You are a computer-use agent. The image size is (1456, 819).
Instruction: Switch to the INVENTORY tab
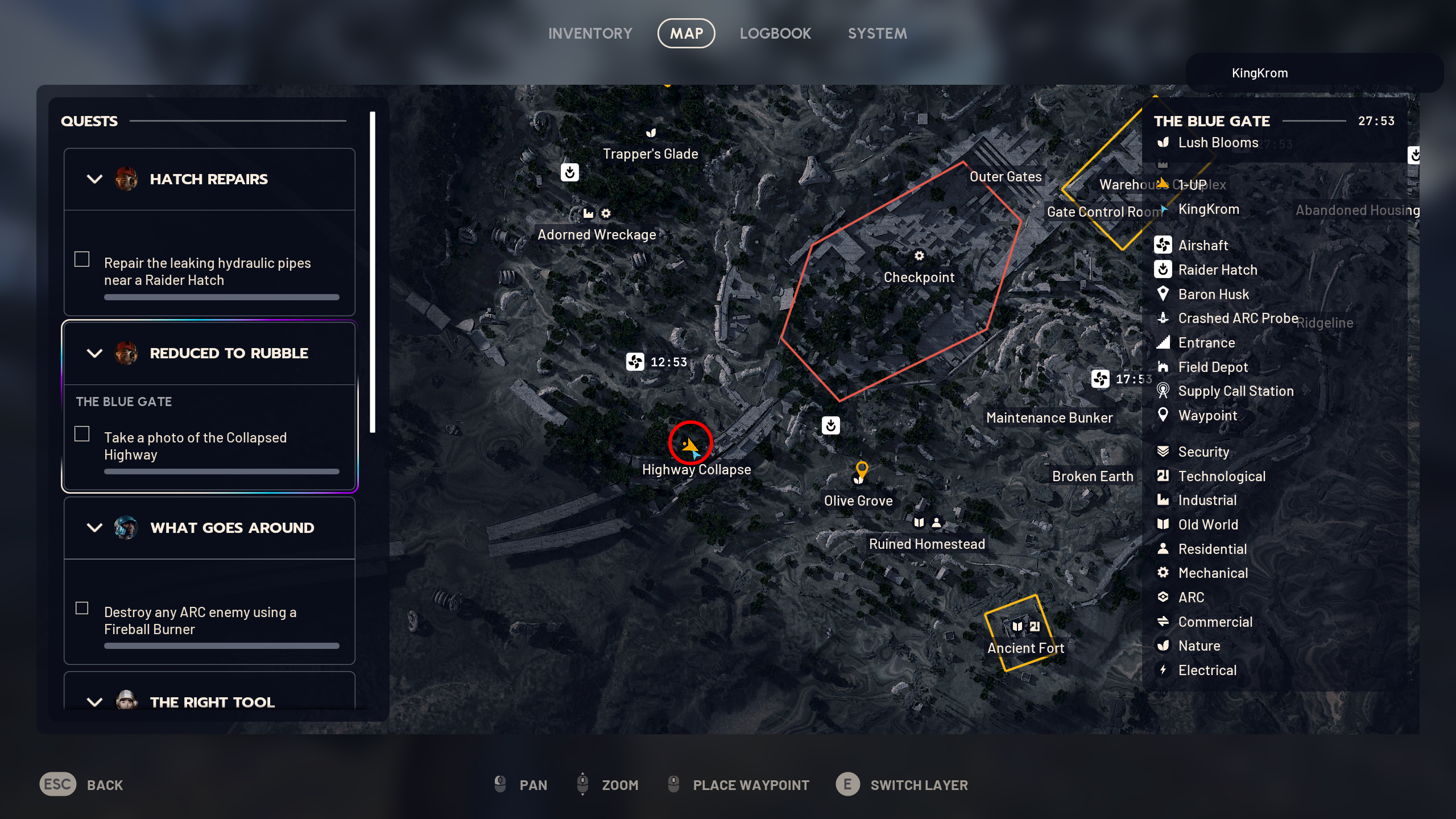pos(590,33)
